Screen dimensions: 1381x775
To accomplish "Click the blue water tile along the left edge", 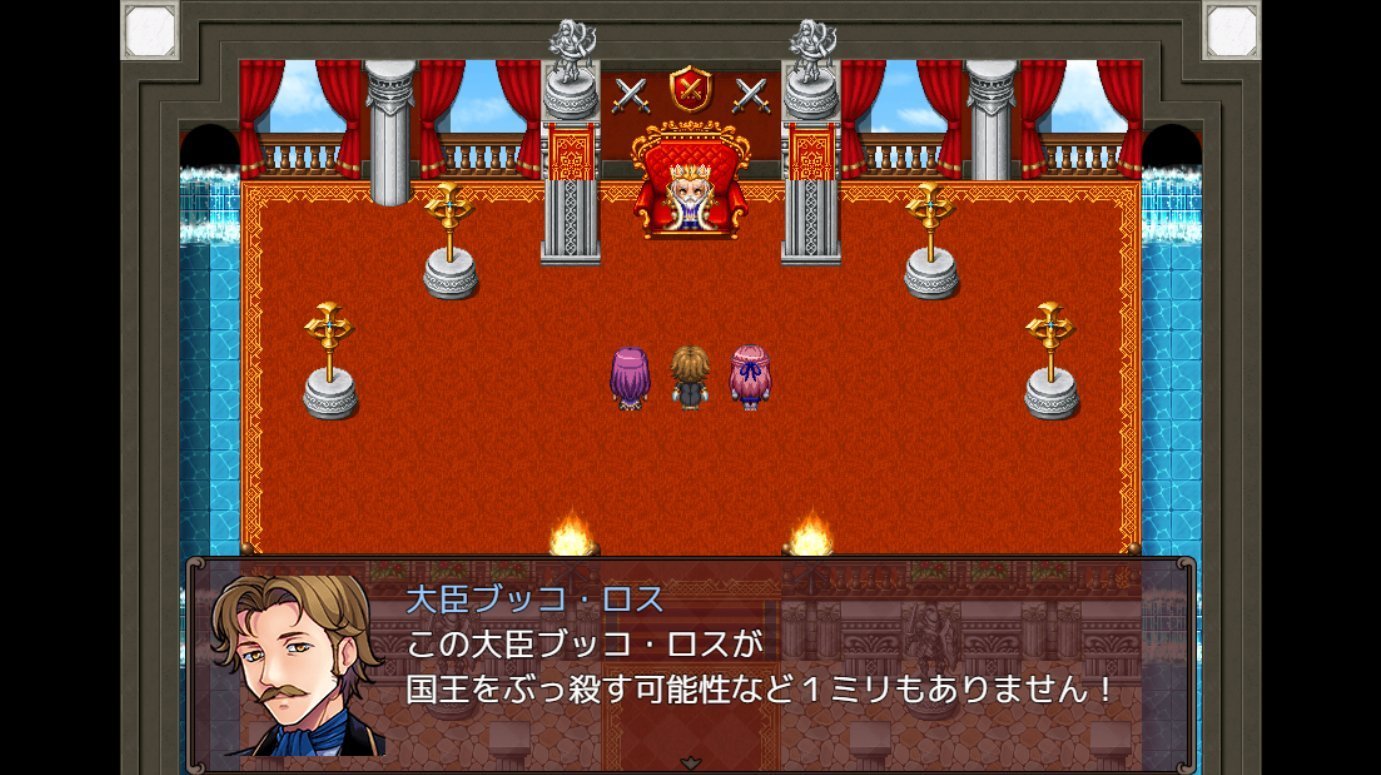I will [x=210, y=350].
